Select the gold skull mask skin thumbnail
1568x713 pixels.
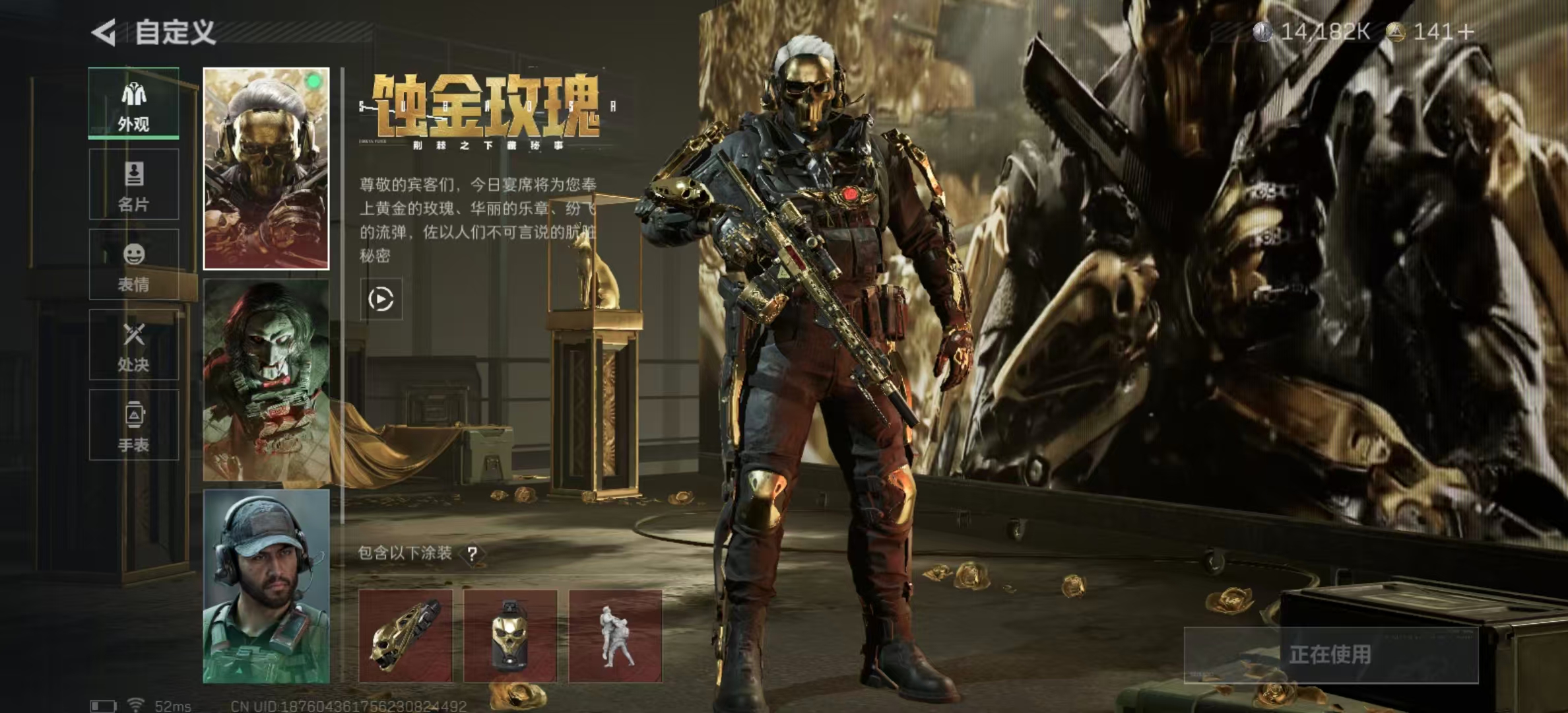(266, 168)
